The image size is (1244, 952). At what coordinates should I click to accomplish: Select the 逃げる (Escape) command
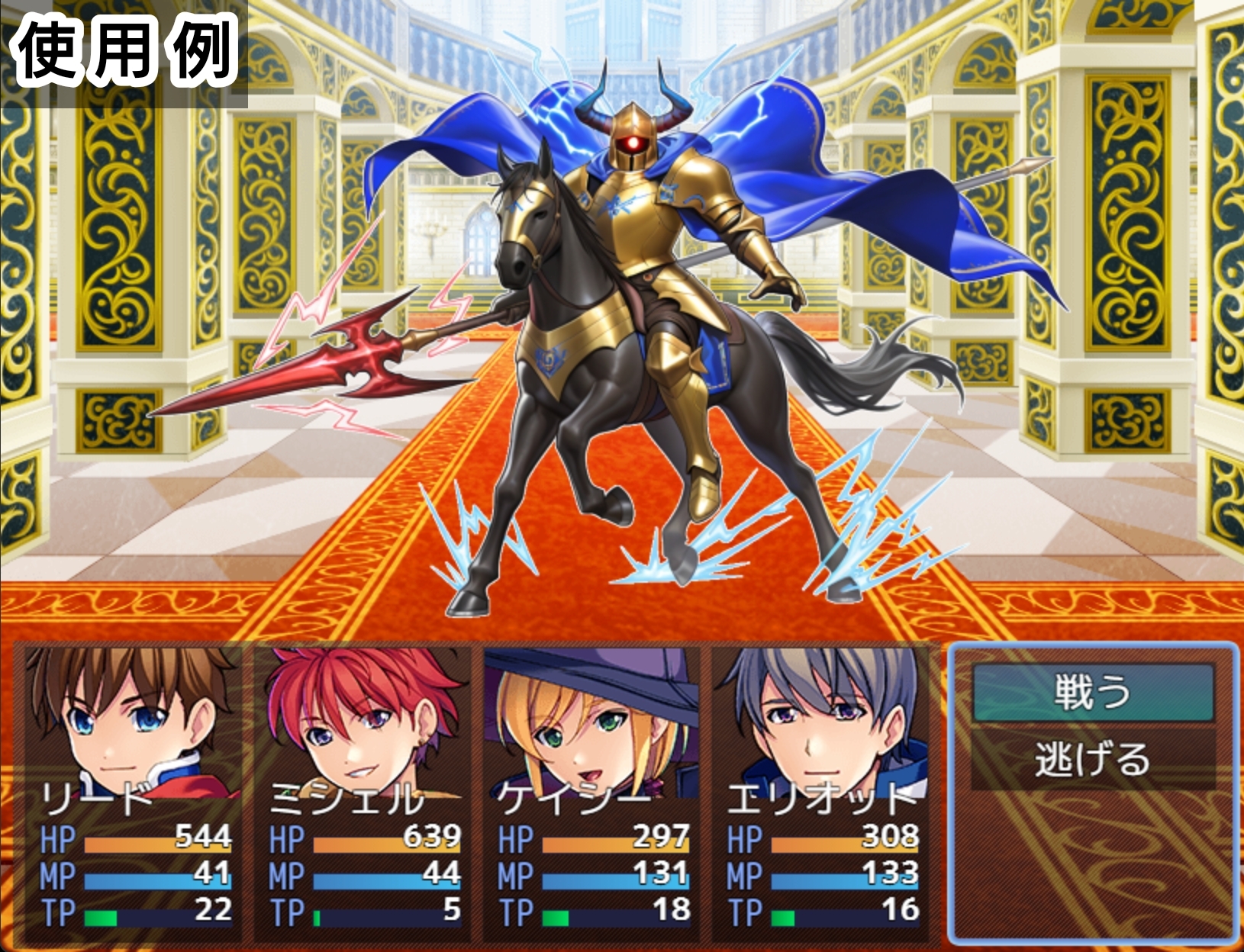[x=1093, y=759]
